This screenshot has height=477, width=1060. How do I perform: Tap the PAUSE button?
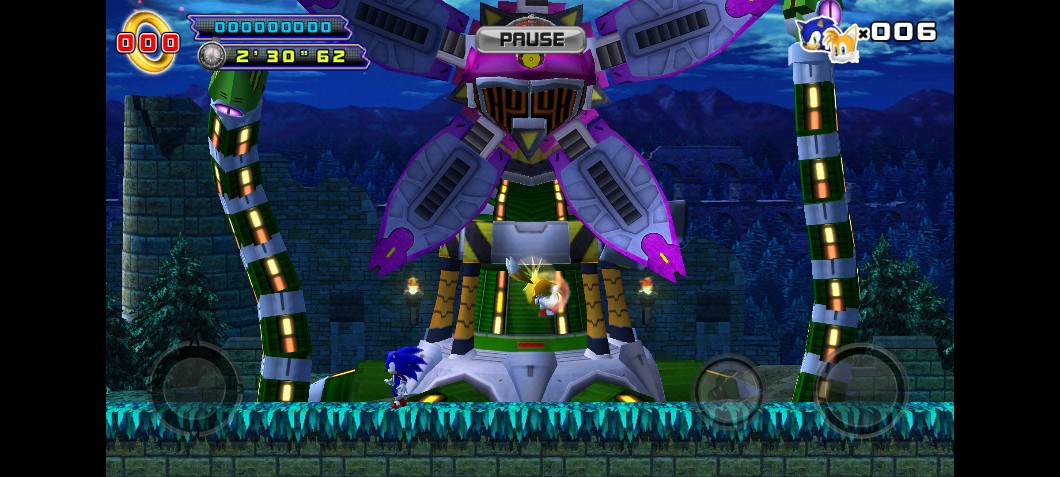pyautogui.click(x=530, y=40)
